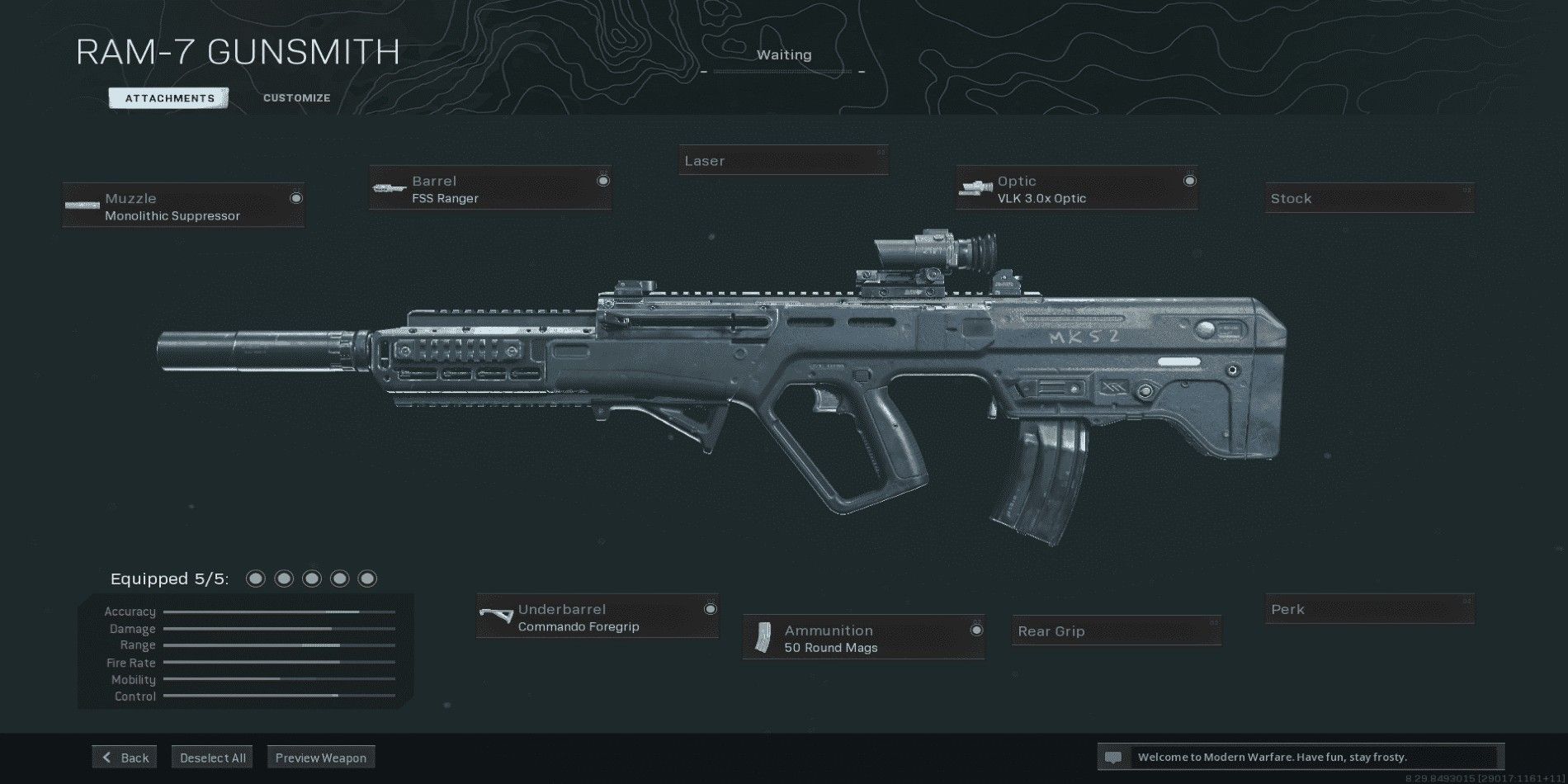The image size is (1568, 784).
Task: Go back with the Back button
Action: [125, 758]
